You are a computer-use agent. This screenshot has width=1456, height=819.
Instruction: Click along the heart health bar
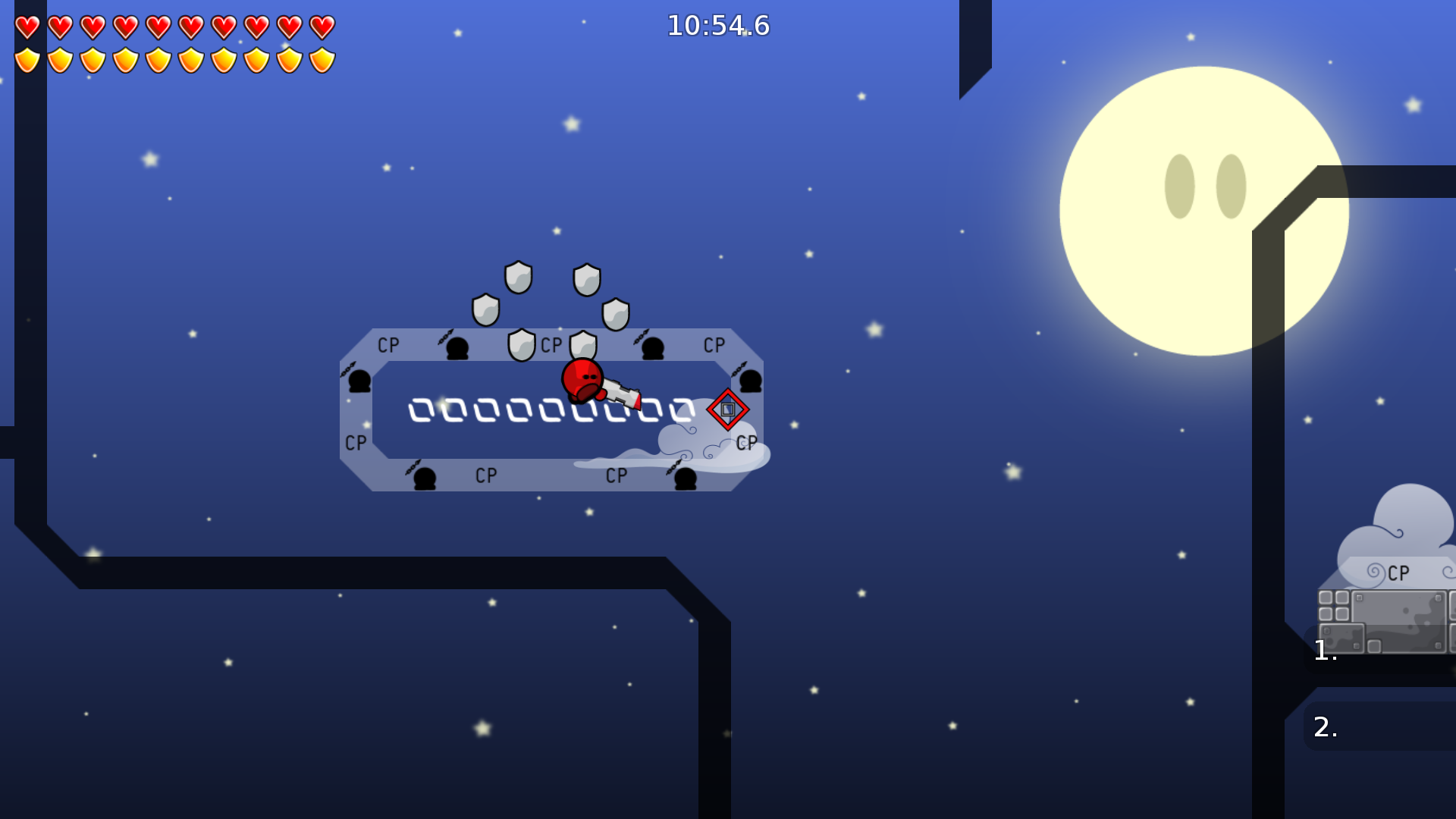(174, 27)
